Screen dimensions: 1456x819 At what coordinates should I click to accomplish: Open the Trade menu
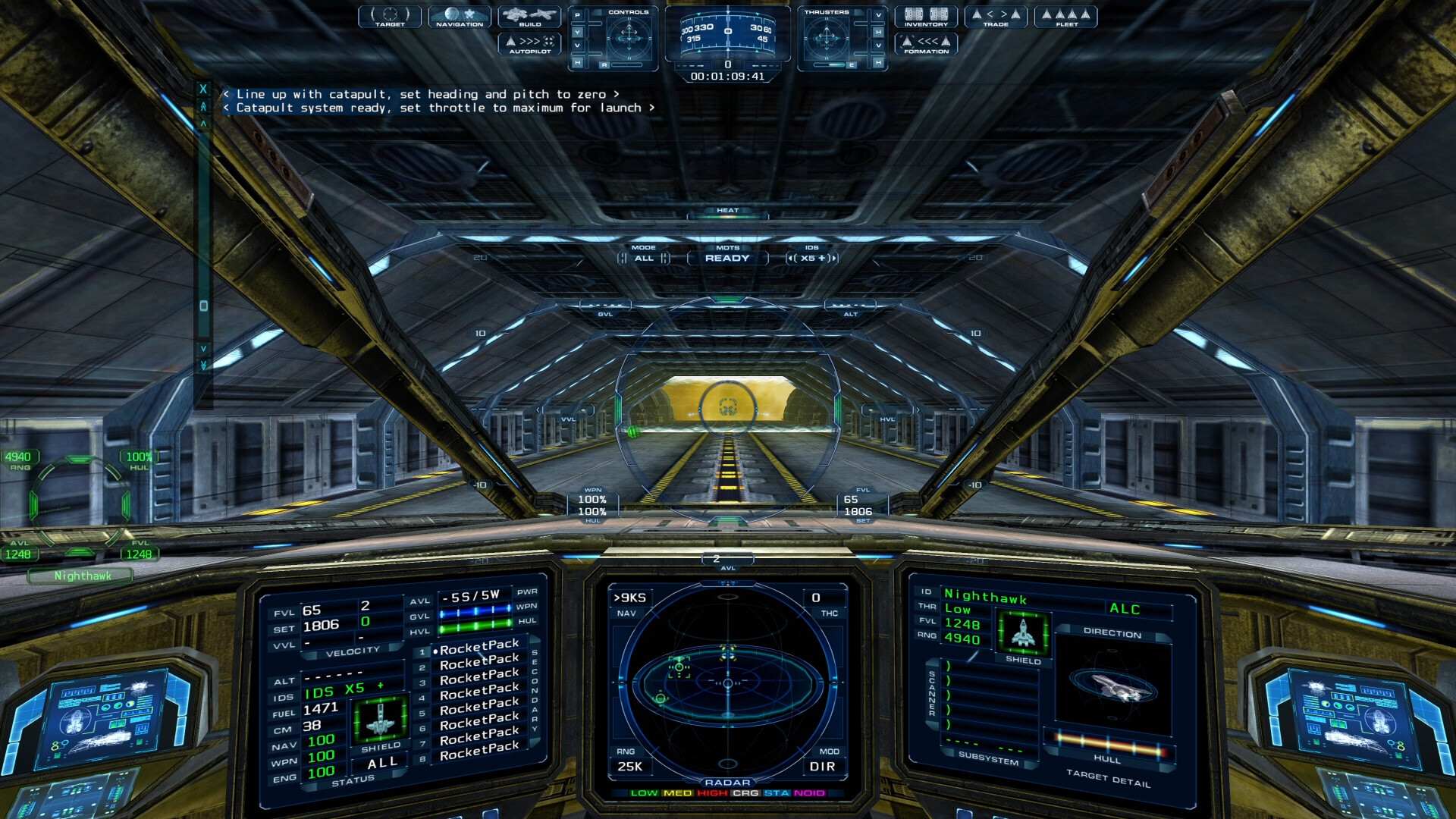(996, 17)
